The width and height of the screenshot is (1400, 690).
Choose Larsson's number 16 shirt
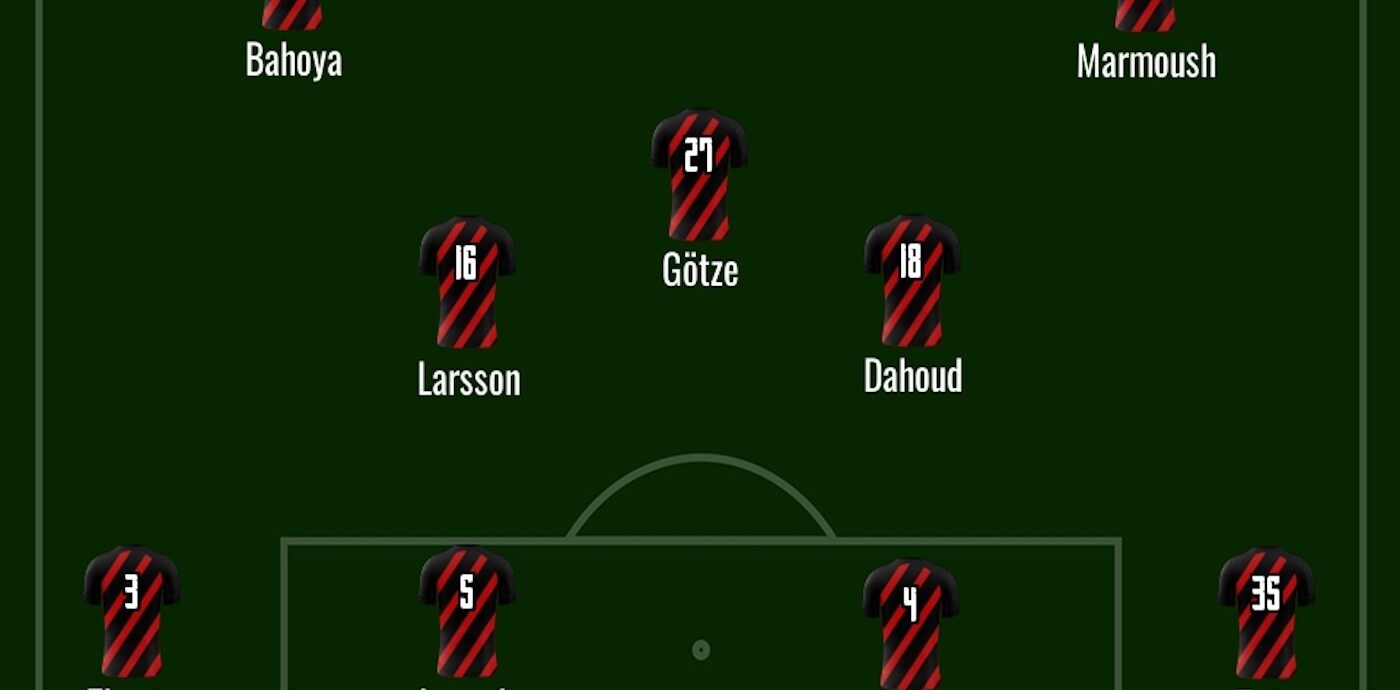(467, 282)
